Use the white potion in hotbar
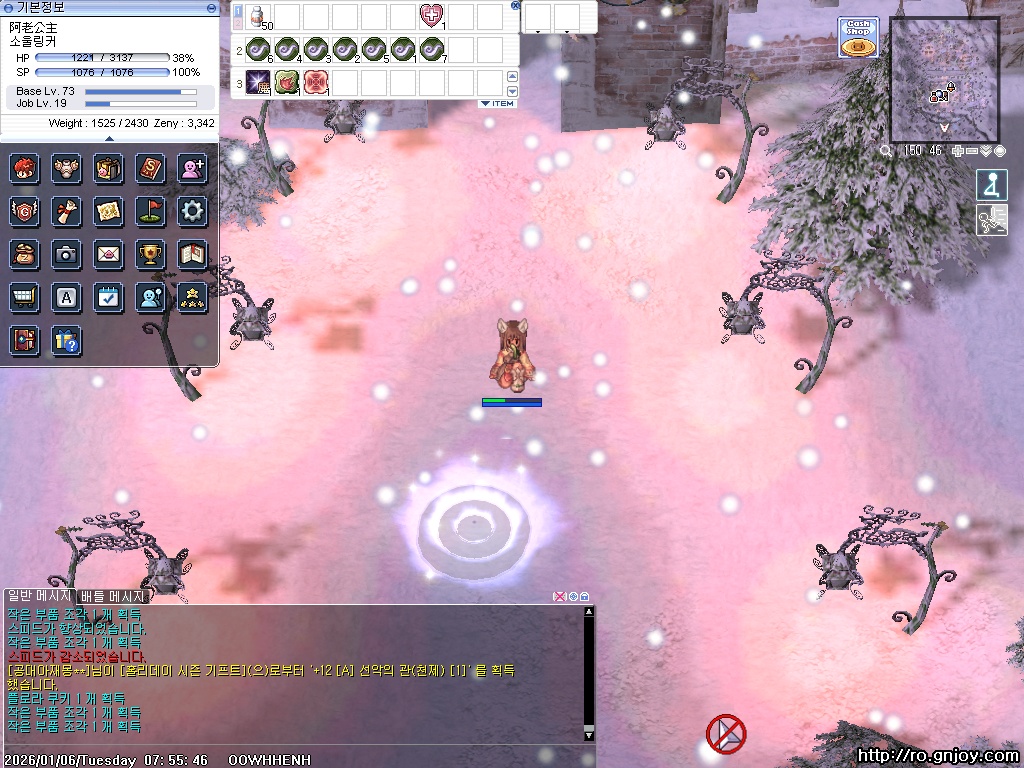1024x768 pixels. click(x=259, y=17)
